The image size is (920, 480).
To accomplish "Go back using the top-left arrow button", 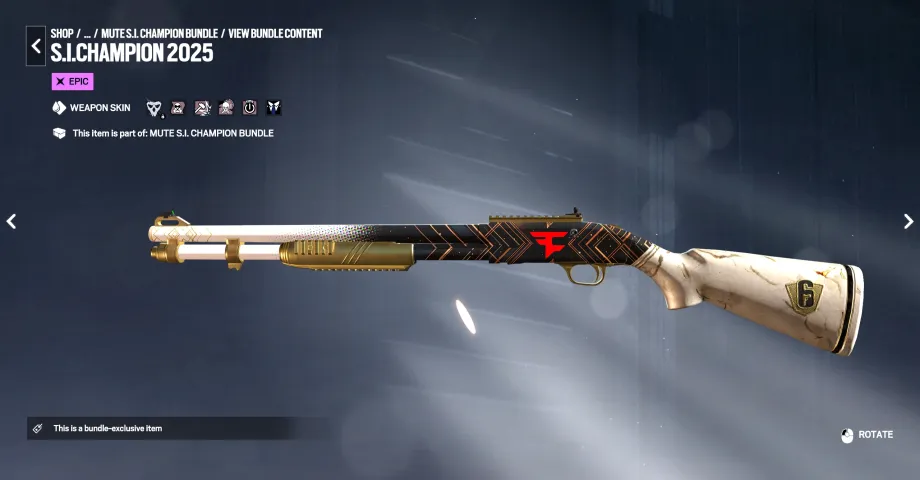I will pos(35,46).
